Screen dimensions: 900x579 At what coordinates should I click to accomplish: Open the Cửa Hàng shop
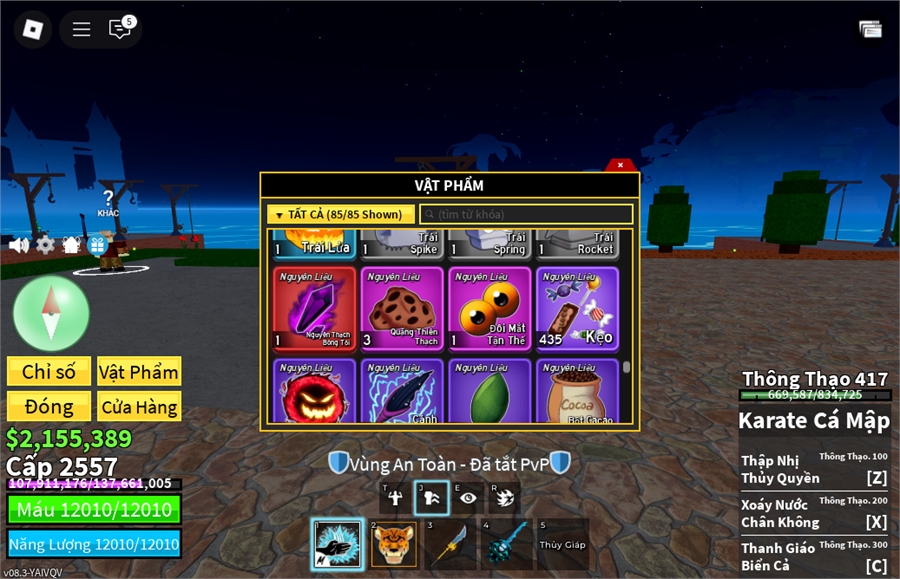point(139,407)
